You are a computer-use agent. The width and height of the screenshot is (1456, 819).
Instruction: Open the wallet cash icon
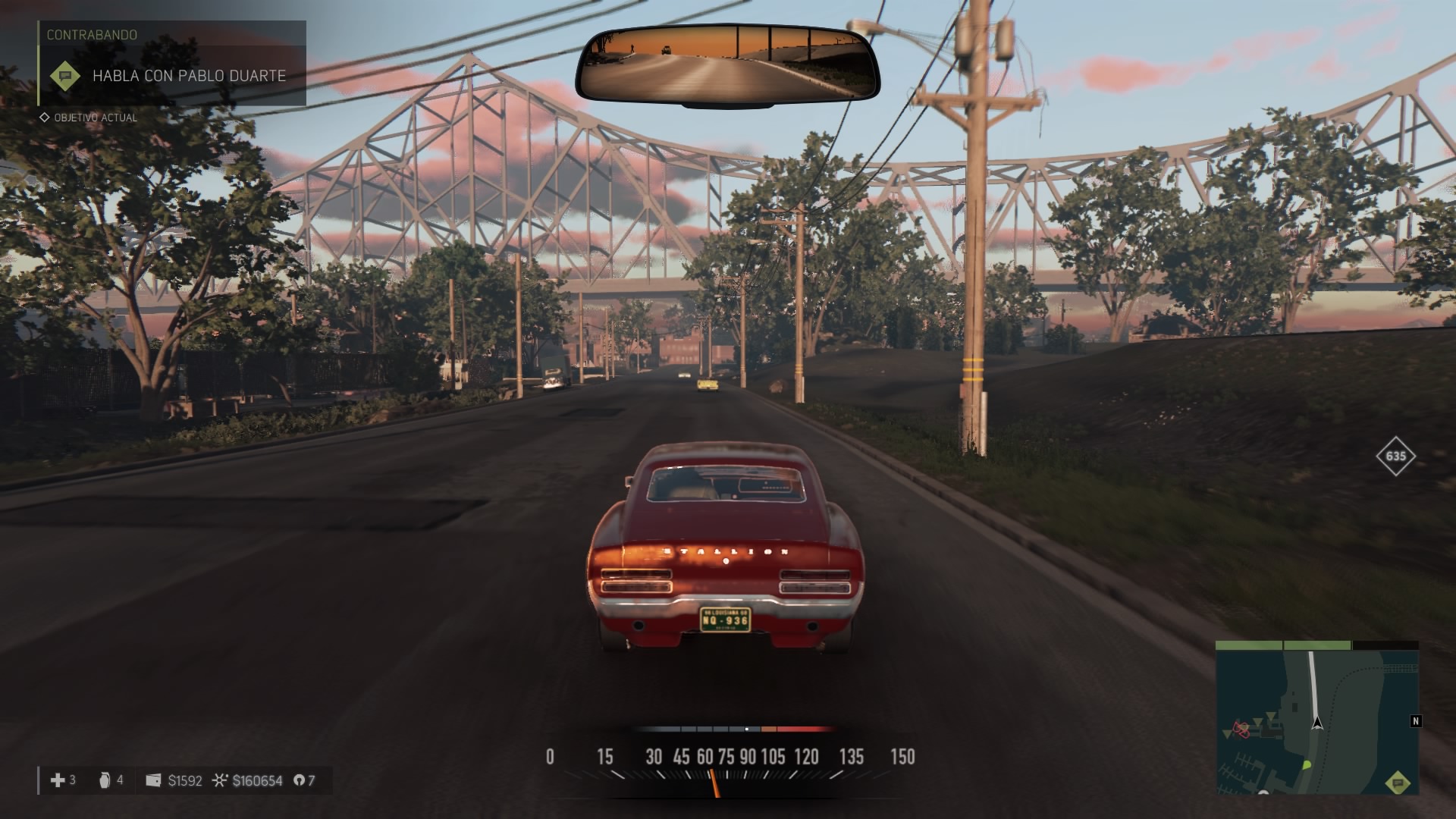tap(153, 780)
